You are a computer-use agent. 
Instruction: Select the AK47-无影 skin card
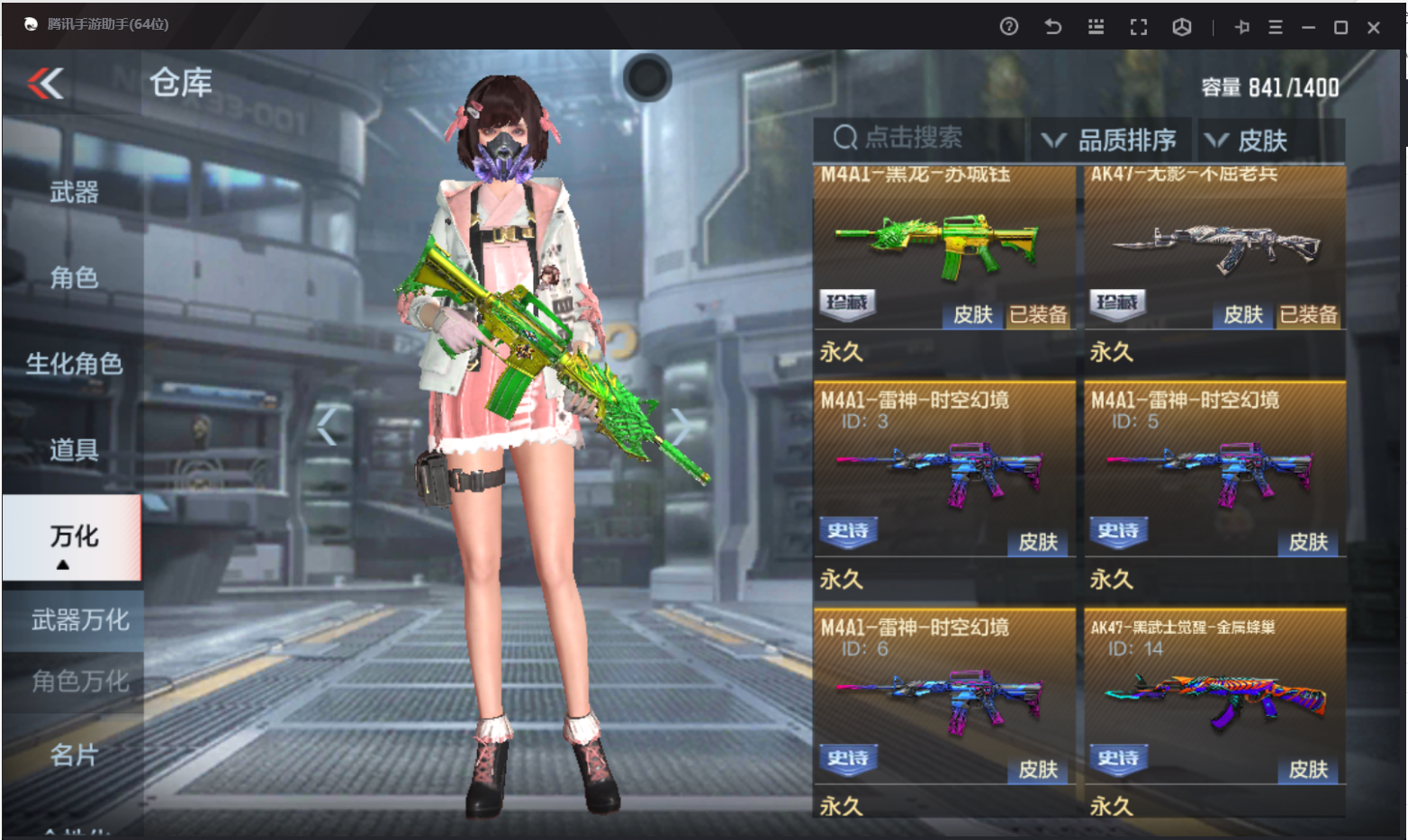click(x=1214, y=252)
